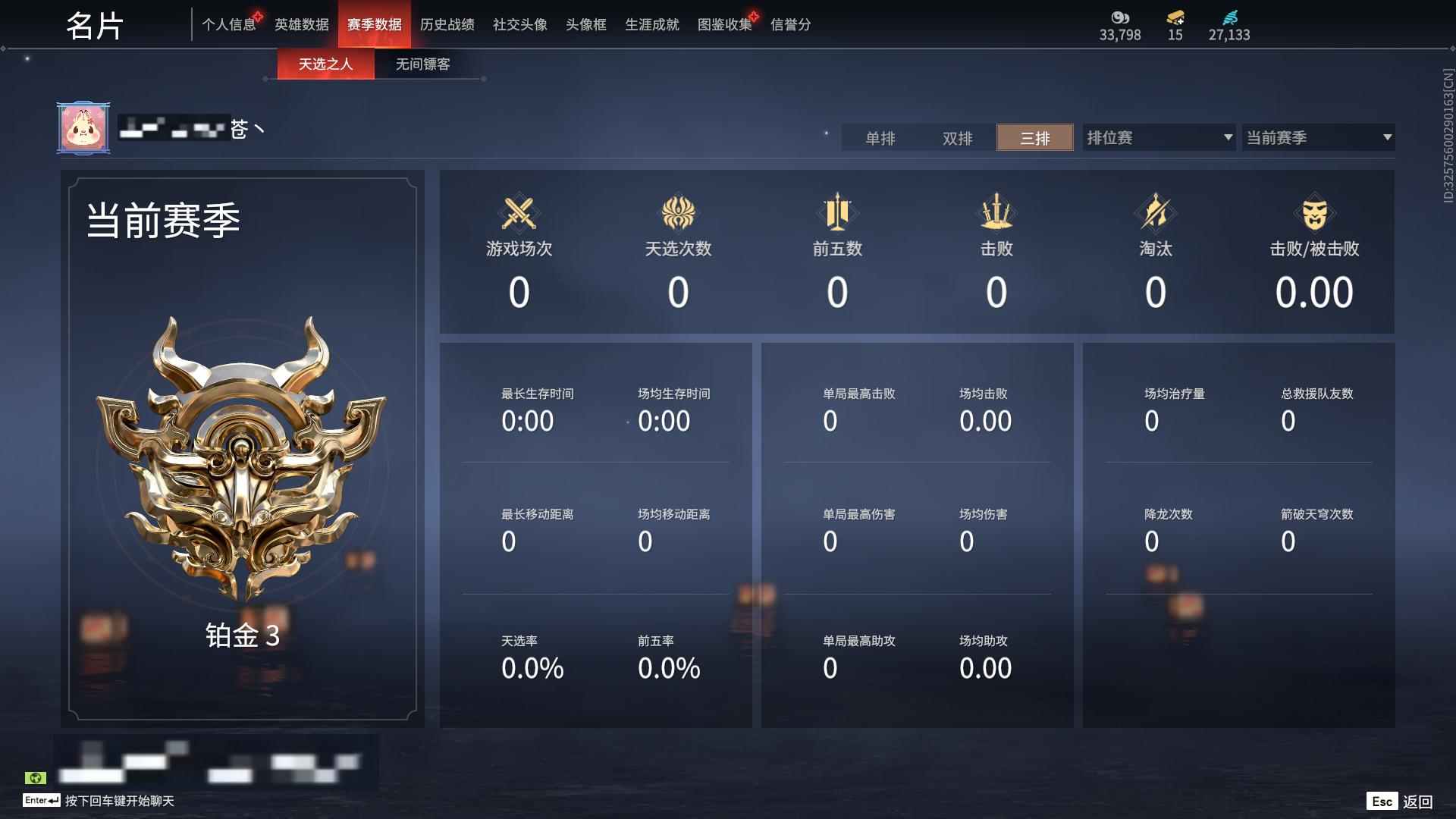Expand the 当前赛季 season selector

[x=1318, y=138]
